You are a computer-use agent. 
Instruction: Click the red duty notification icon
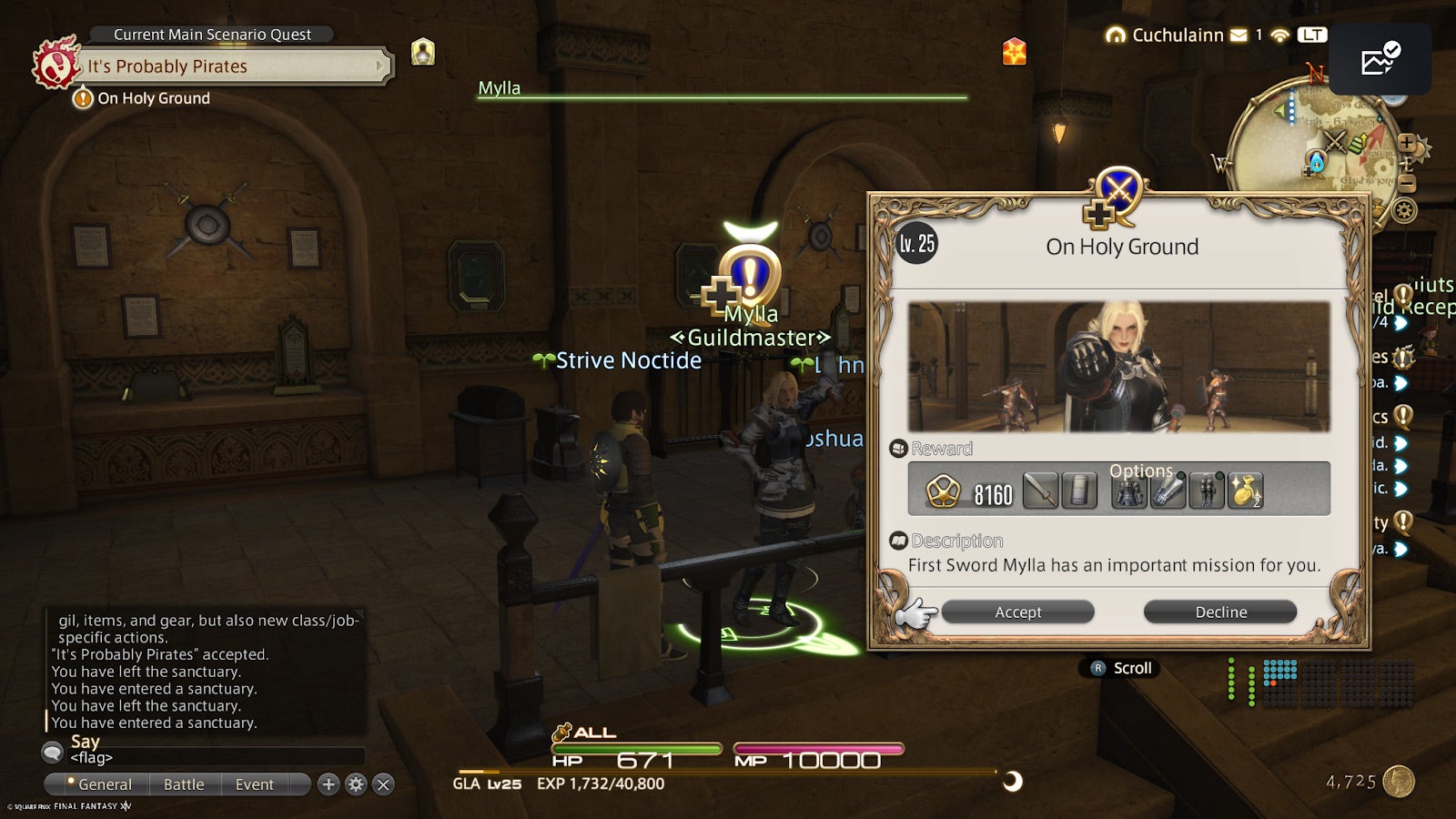click(1014, 53)
